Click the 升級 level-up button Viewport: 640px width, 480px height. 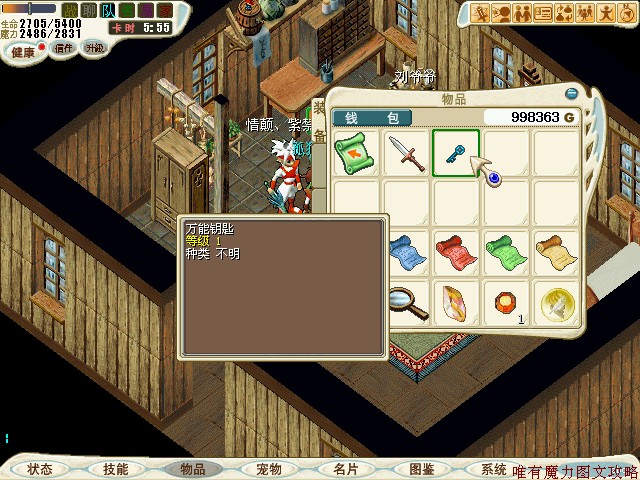(95, 48)
